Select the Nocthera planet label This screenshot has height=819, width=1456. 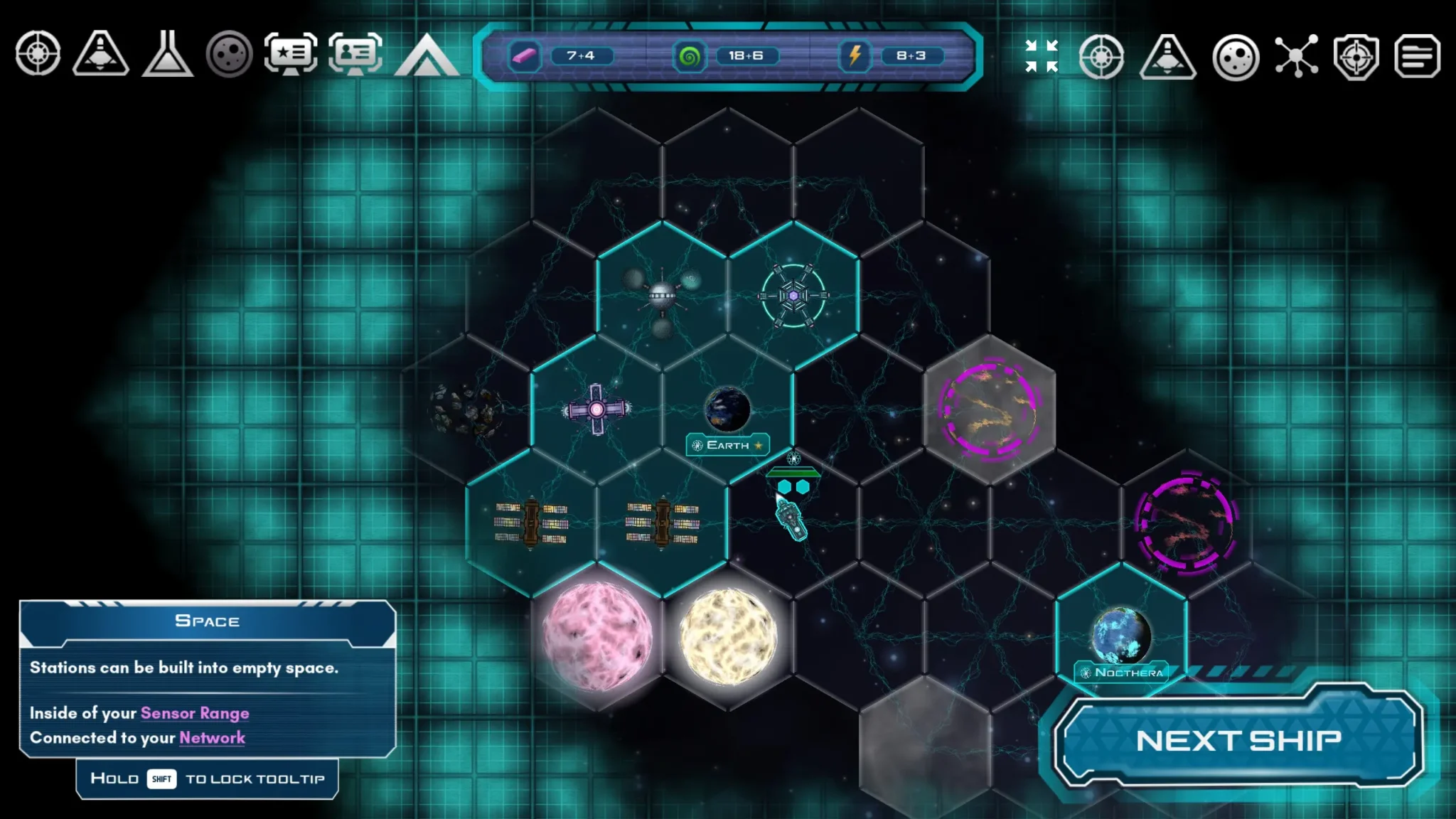(x=1122, y=673)
